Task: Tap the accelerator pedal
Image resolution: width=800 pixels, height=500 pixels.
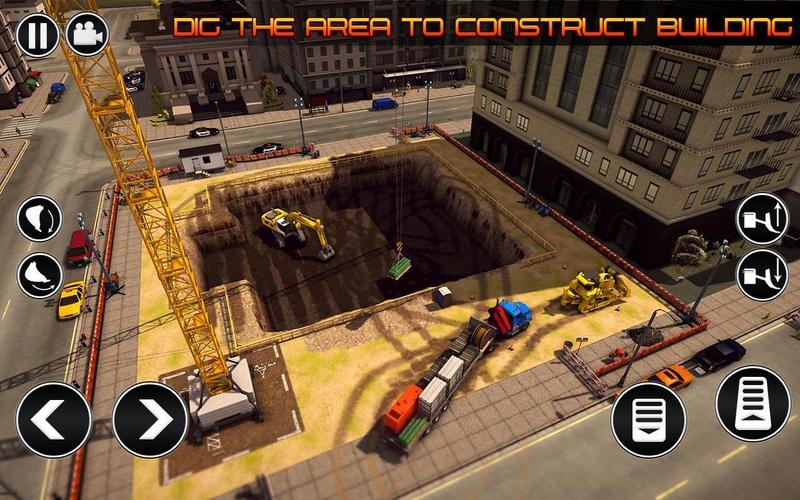Action: 753,403
